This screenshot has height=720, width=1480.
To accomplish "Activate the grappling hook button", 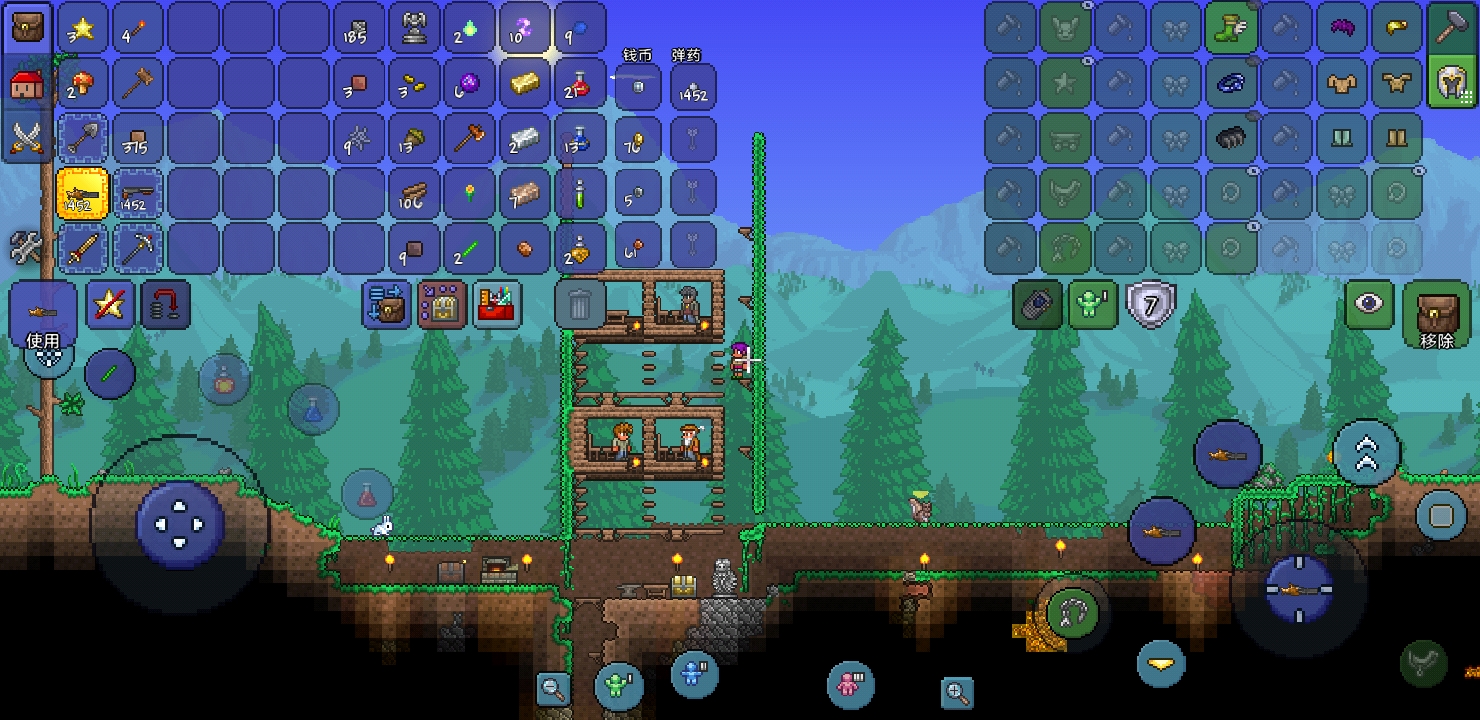I will click(1072, 610).
